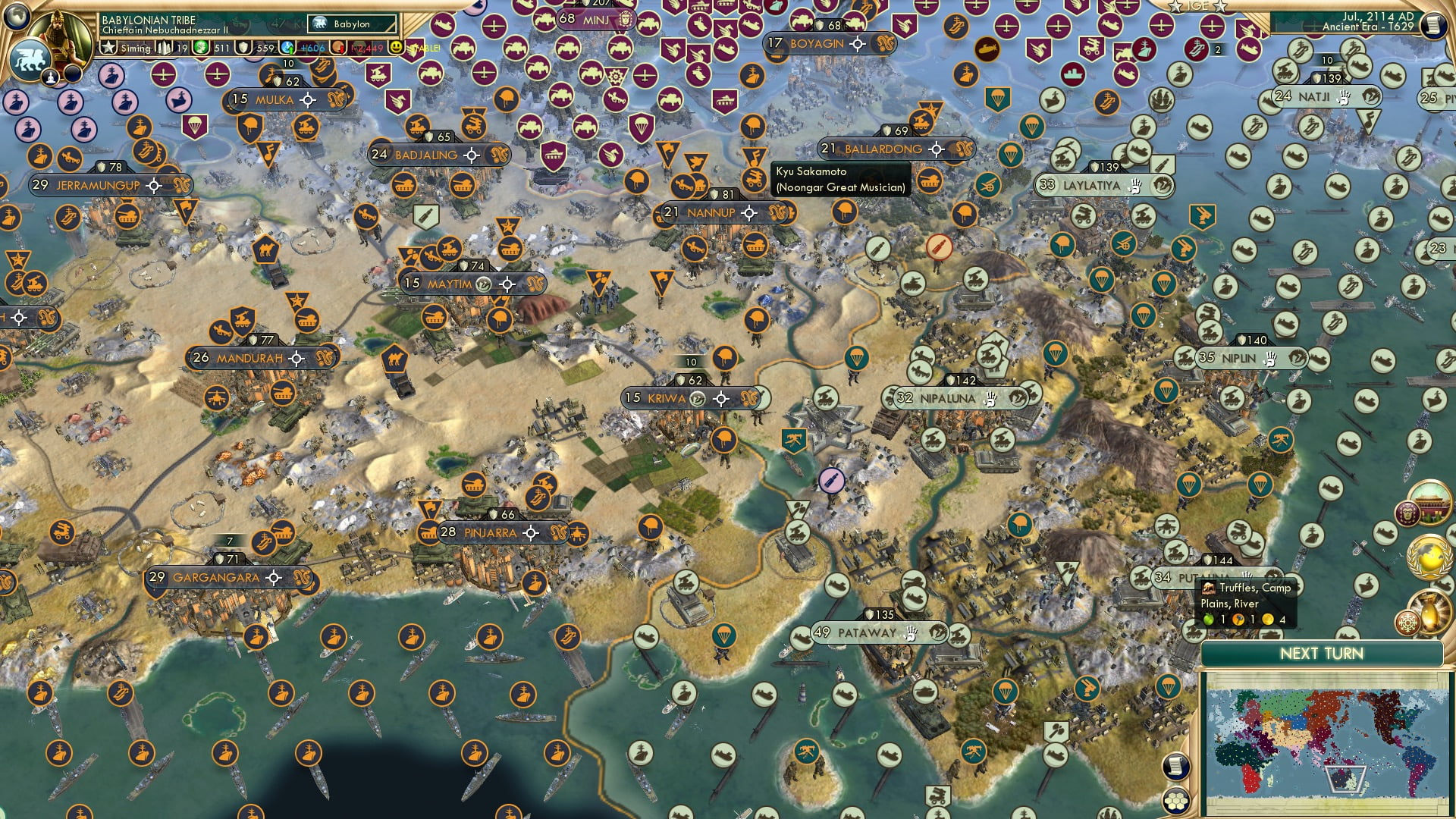Click the golden treasure economy icon
Screen dimensions: 1456x819
point(1429,611)
